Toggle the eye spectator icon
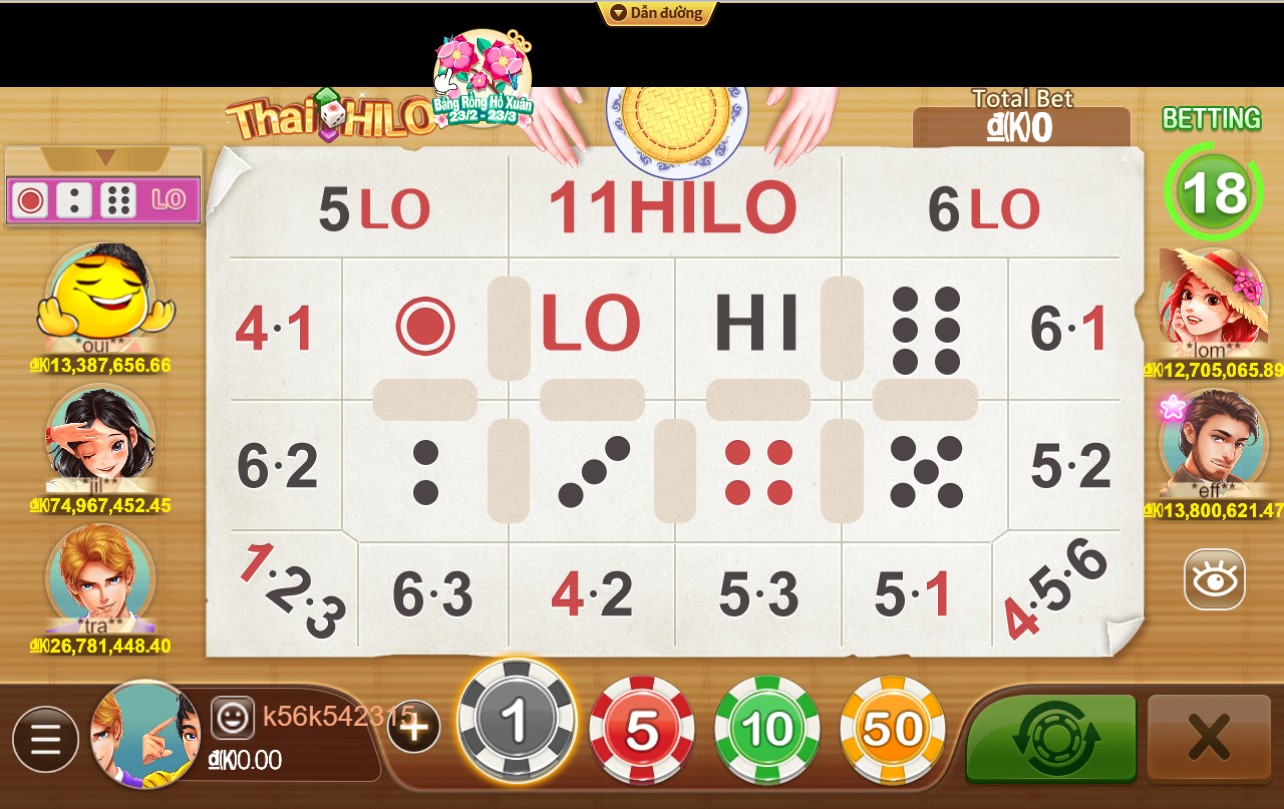The height and width of the screenshot is (809, 1284). tap(1213, 578)
